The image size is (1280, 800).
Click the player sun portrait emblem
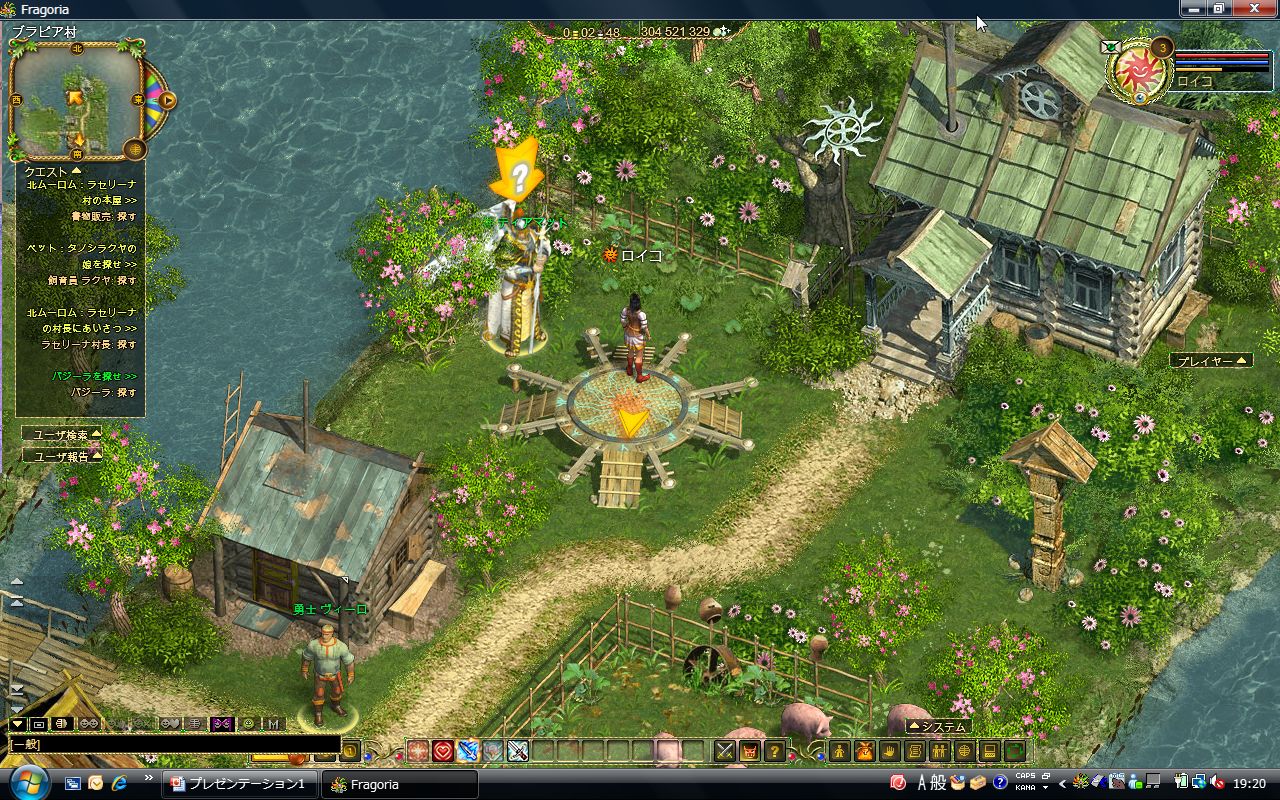1137,70
